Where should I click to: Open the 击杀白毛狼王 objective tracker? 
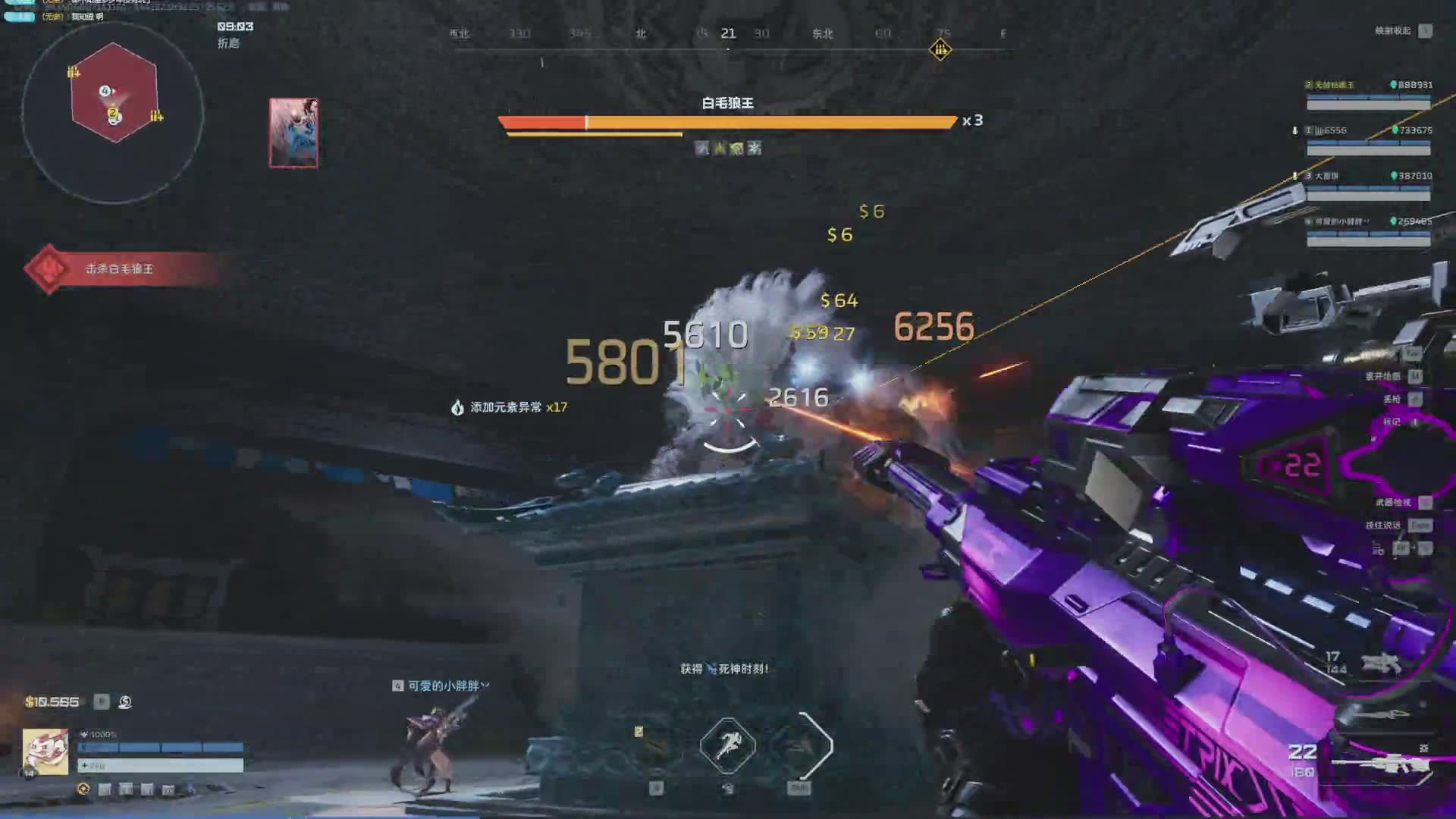coord(119,269)
